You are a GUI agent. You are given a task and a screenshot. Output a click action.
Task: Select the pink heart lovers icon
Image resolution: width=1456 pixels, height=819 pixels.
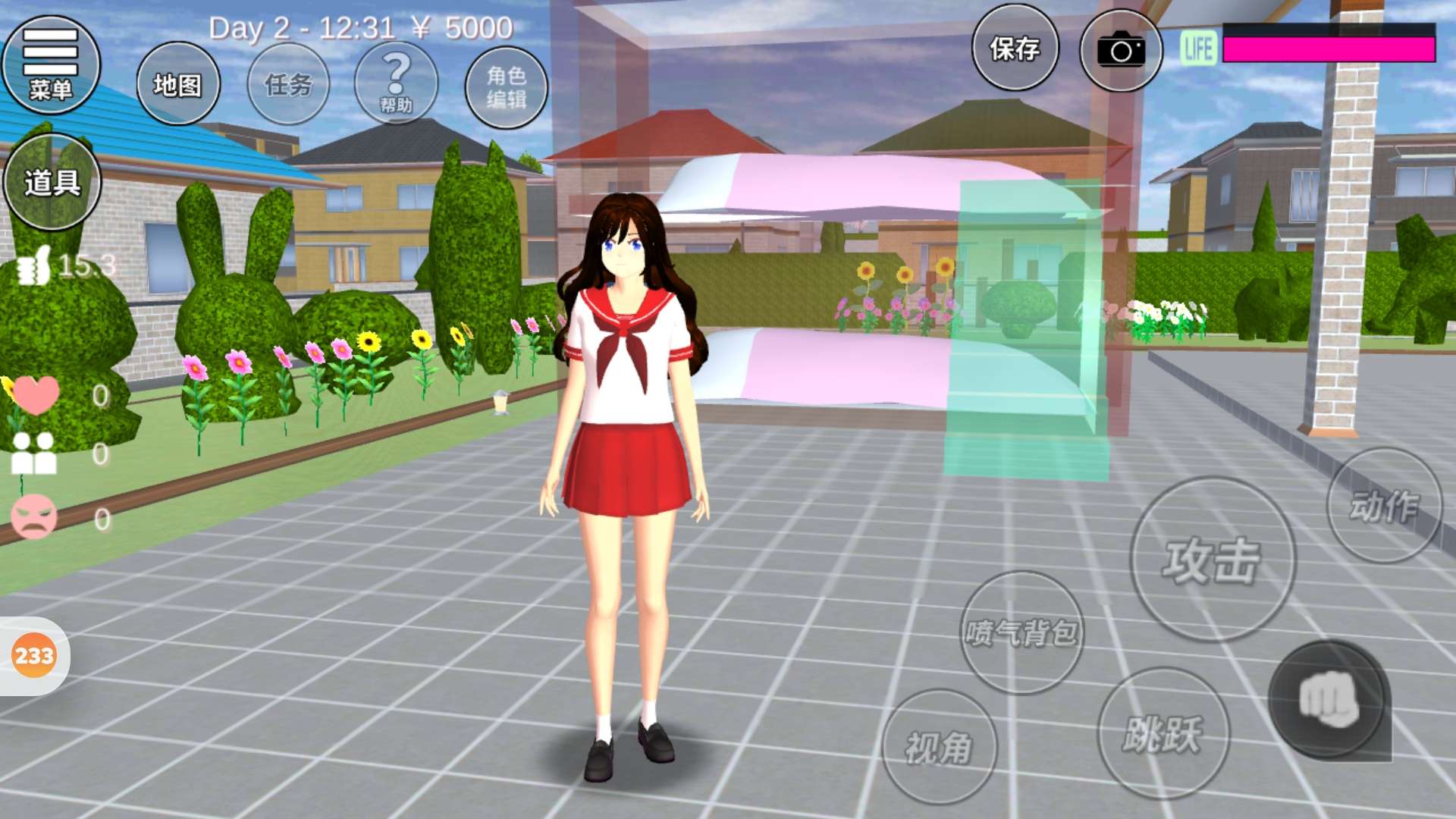35,394
